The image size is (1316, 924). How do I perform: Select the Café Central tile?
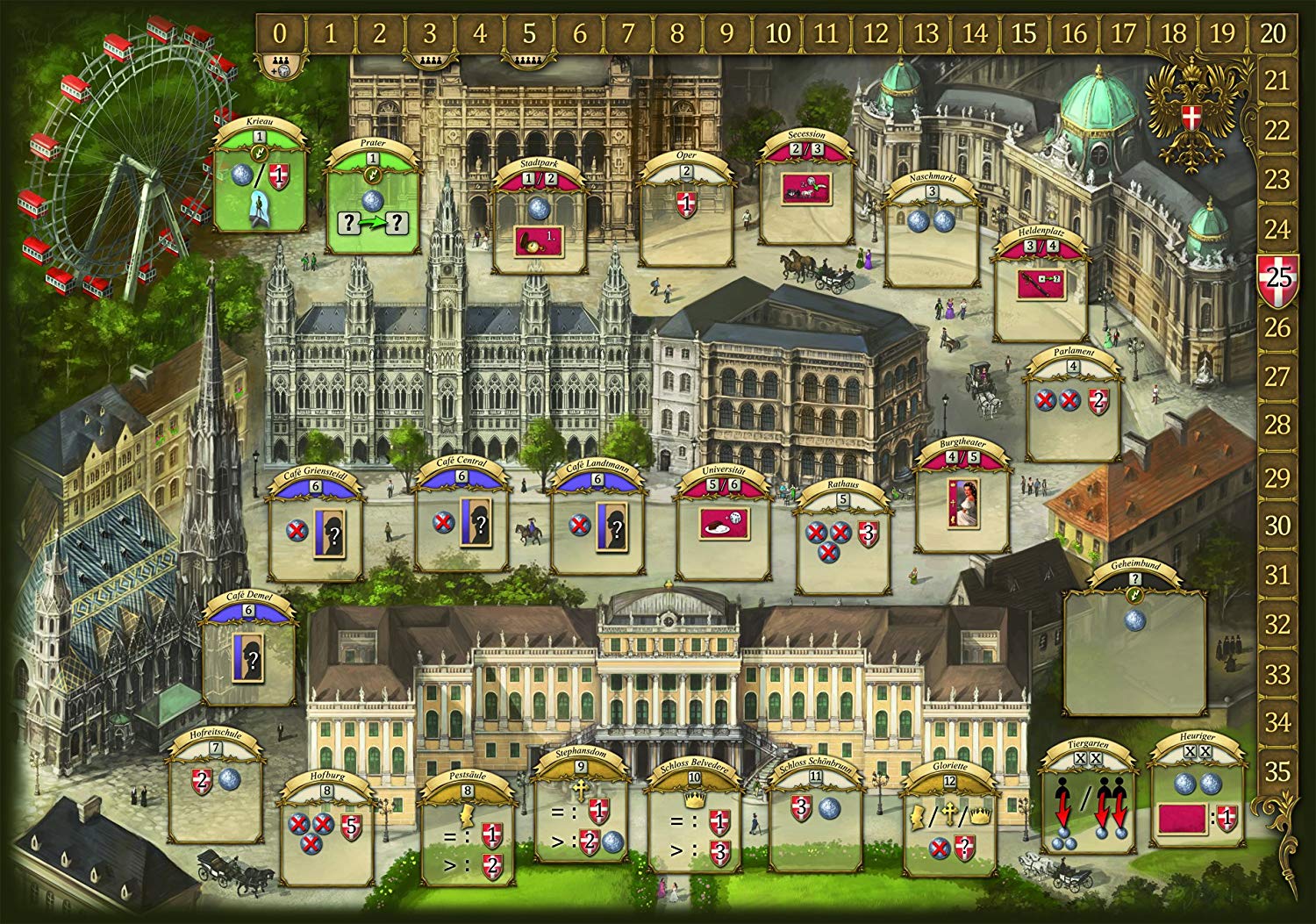461,526
